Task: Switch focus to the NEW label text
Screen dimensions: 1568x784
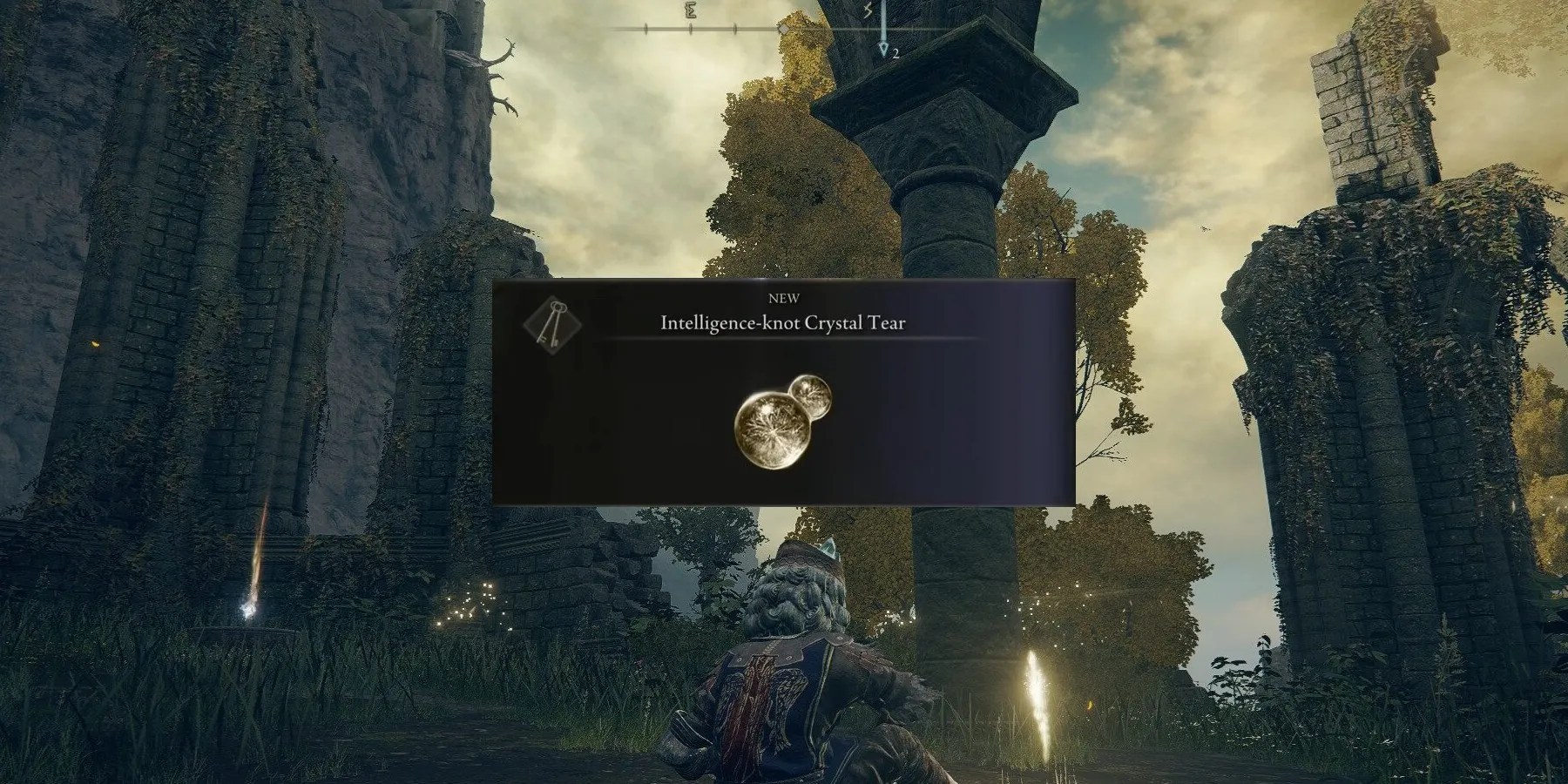Action: coord(785,297)
